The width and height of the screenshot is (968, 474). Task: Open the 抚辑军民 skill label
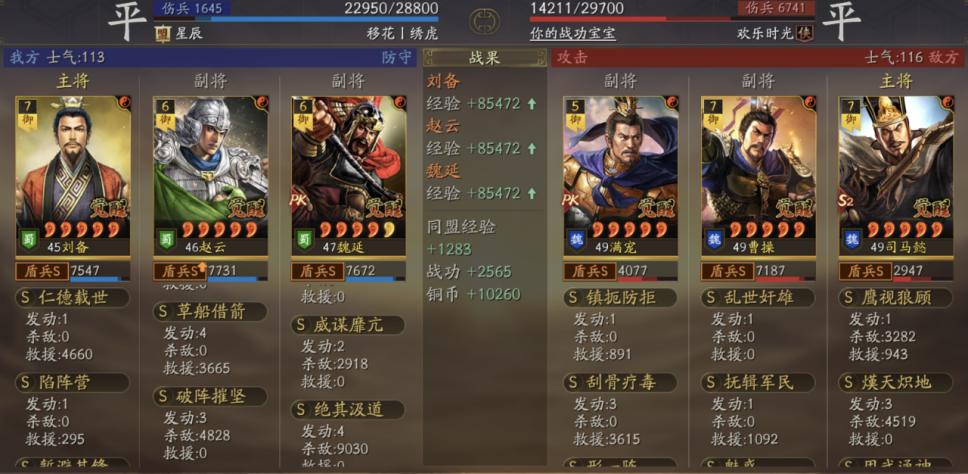(758, 382)
